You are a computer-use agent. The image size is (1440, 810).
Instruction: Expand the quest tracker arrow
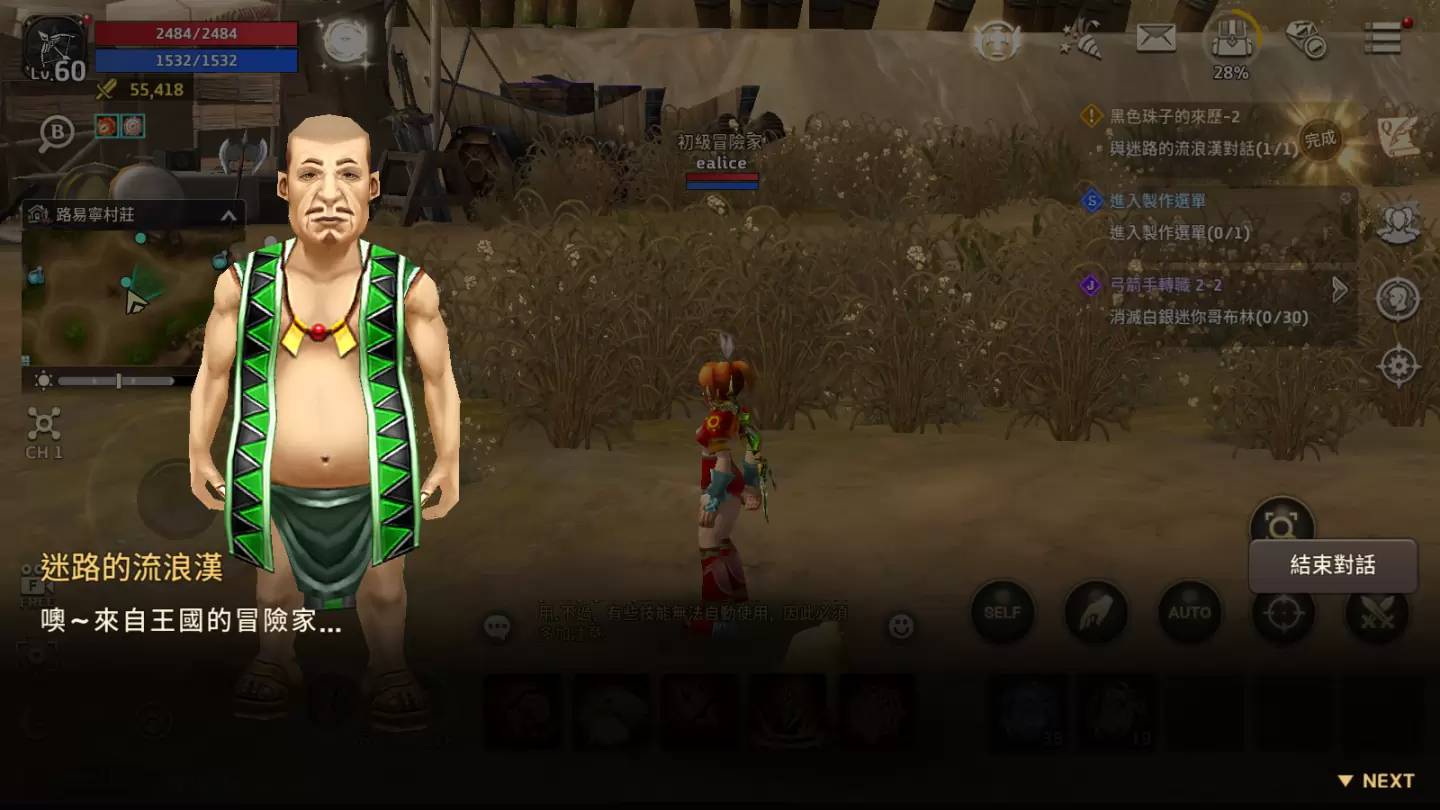pos(1341,290)
